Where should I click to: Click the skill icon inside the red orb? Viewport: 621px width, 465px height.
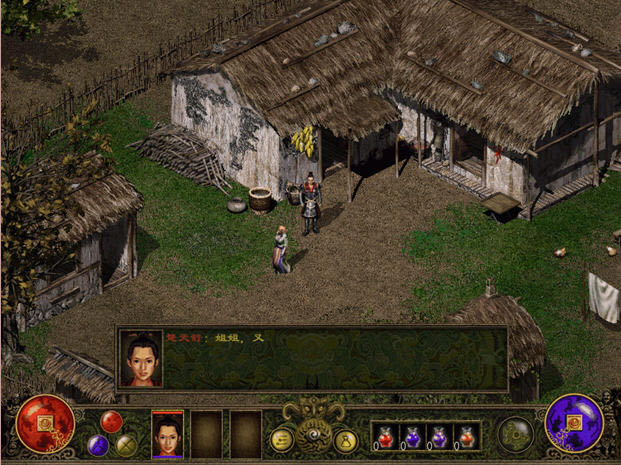click(44, 423)
